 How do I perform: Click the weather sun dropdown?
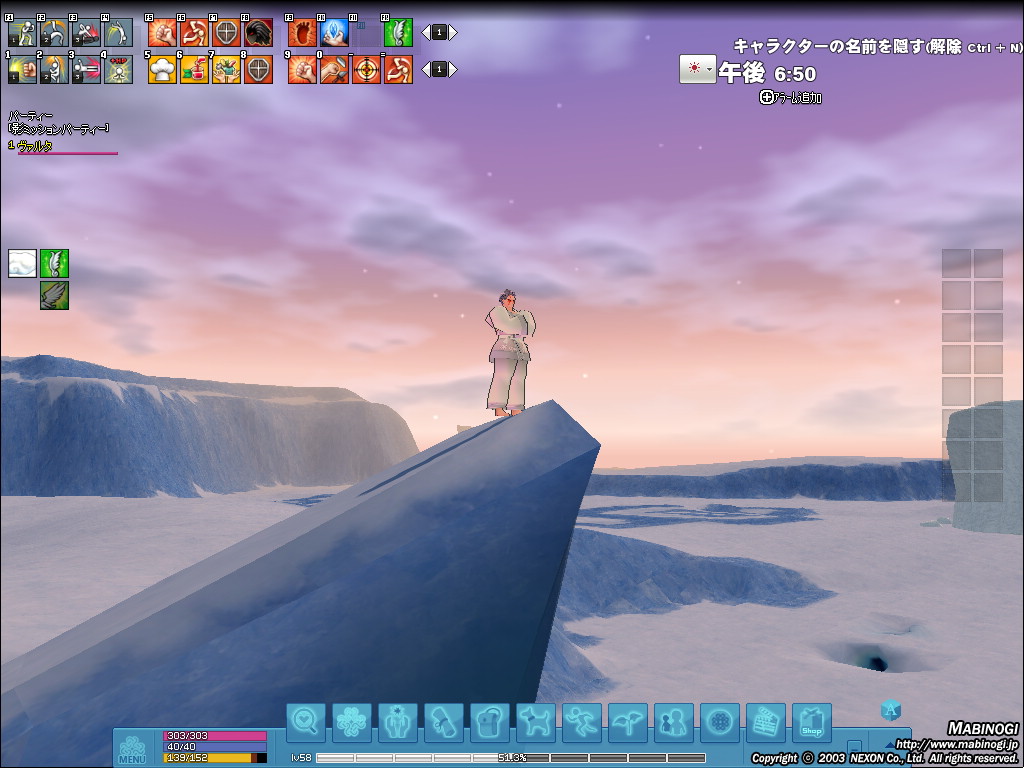click(696, 69)
